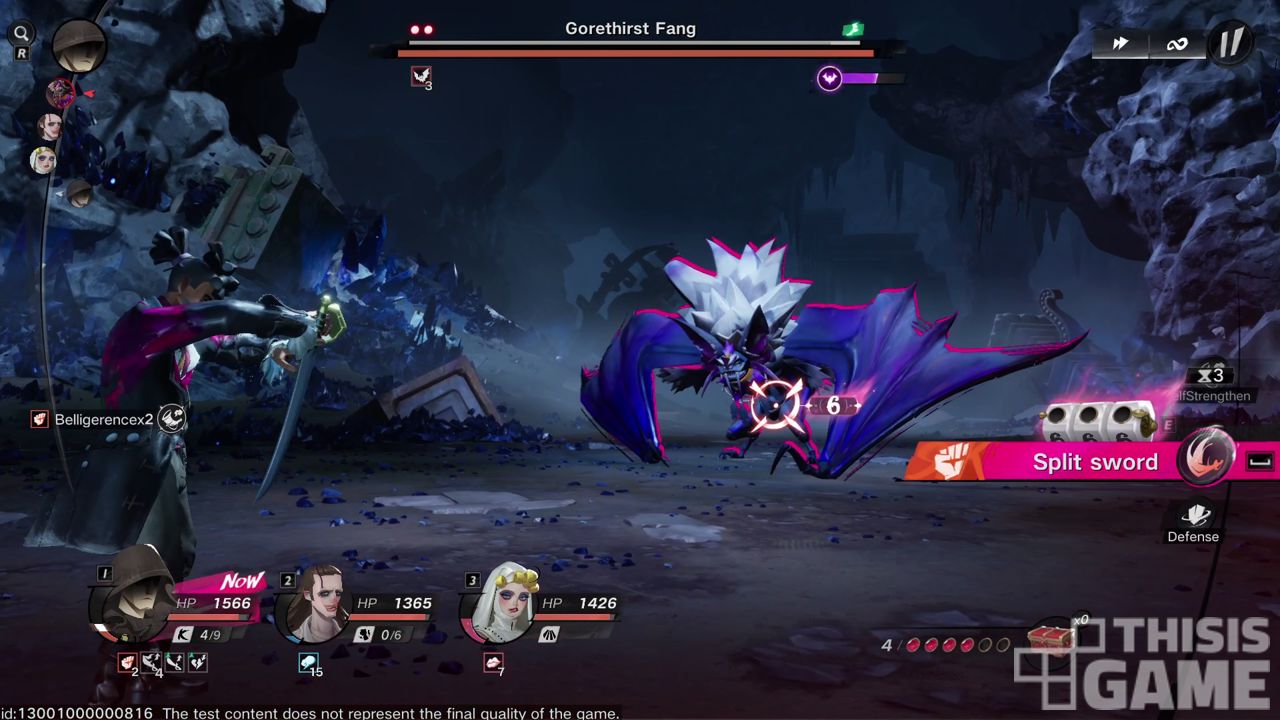Choose the Defense action

coord(1194,522)
